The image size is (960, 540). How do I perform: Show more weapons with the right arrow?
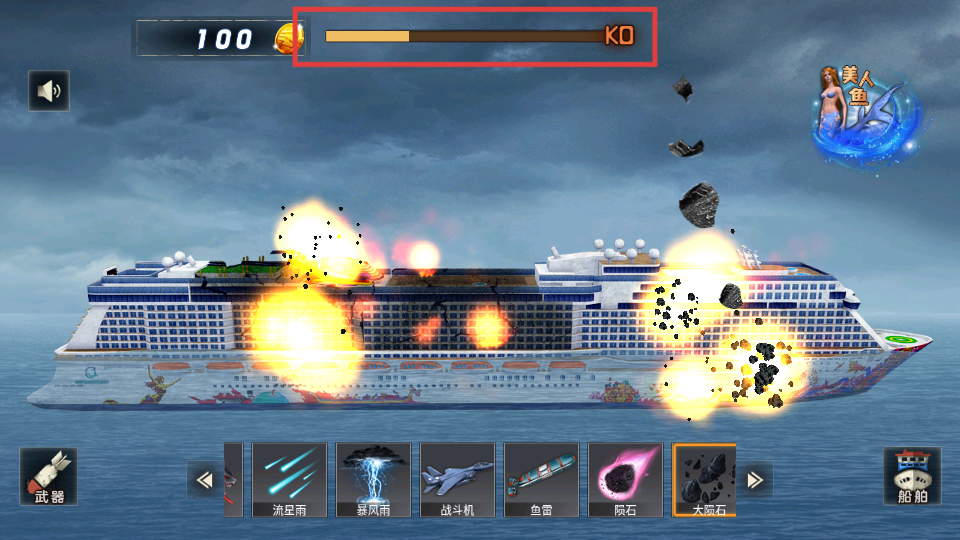755,480
